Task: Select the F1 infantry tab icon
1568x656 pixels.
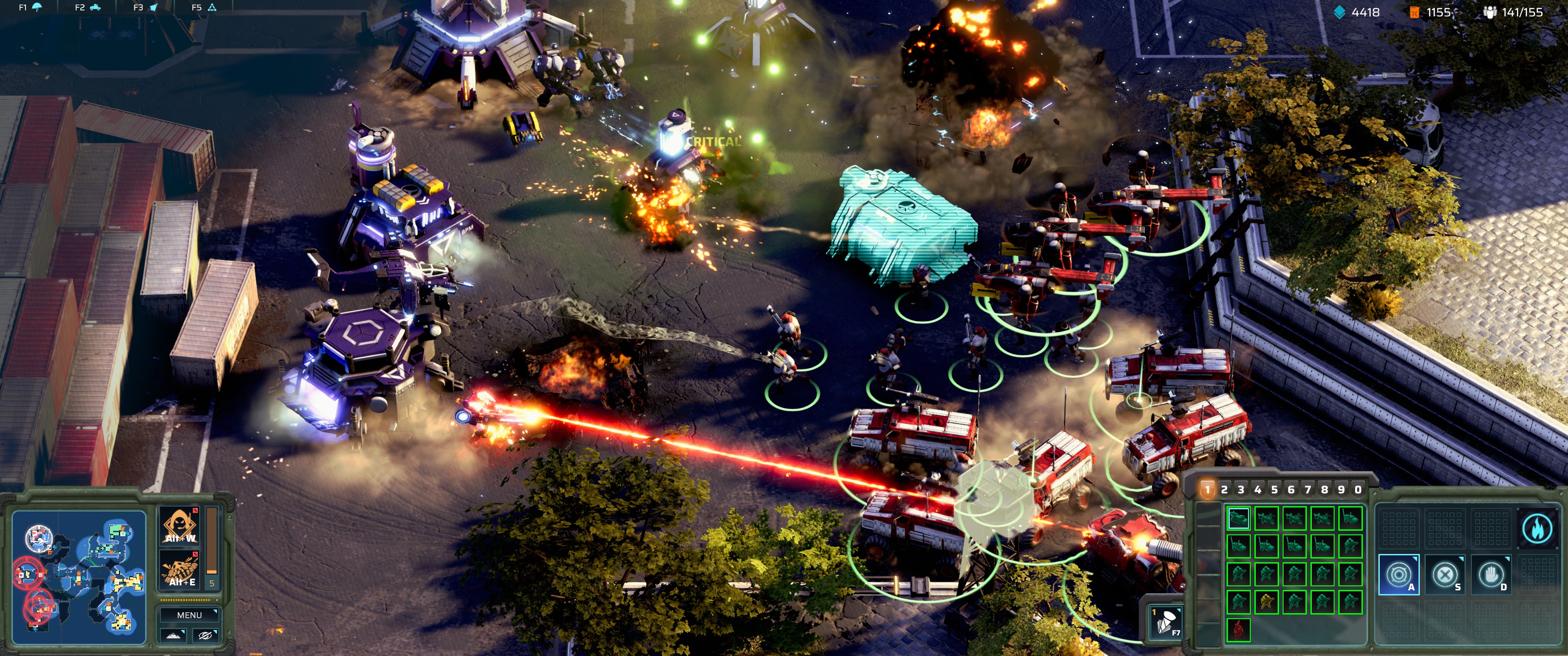Action: (x=36, y=7)
